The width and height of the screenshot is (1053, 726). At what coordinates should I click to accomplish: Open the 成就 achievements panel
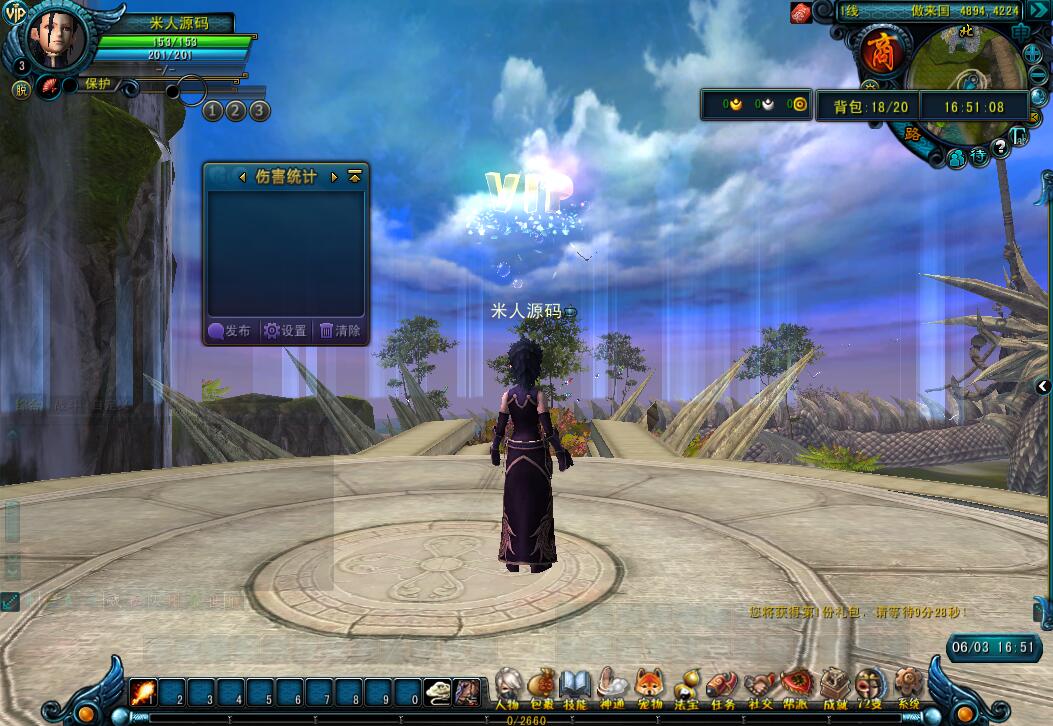[834, 685]
